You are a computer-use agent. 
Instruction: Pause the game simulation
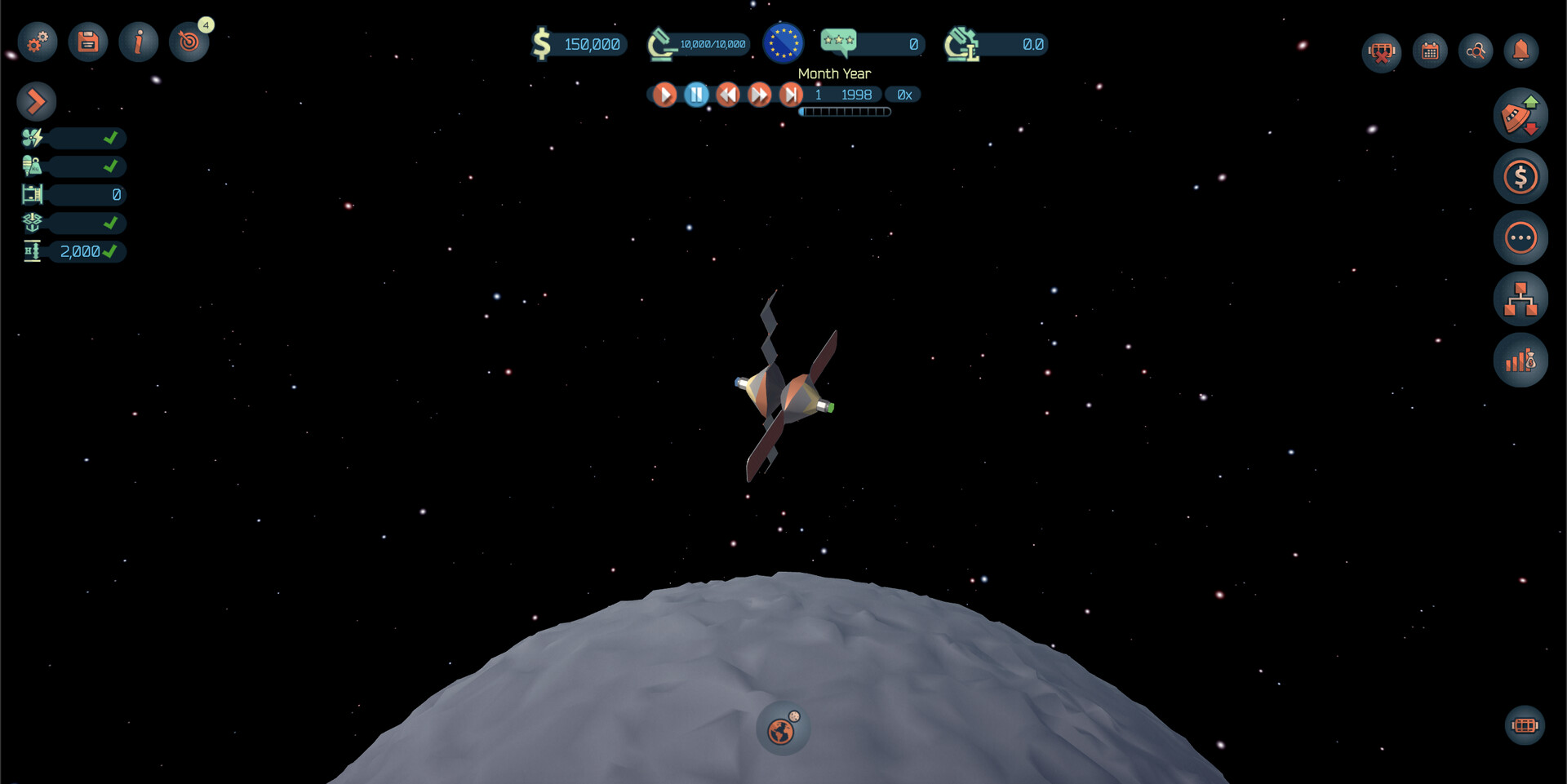pyautogui.click(x=696, y=95)
